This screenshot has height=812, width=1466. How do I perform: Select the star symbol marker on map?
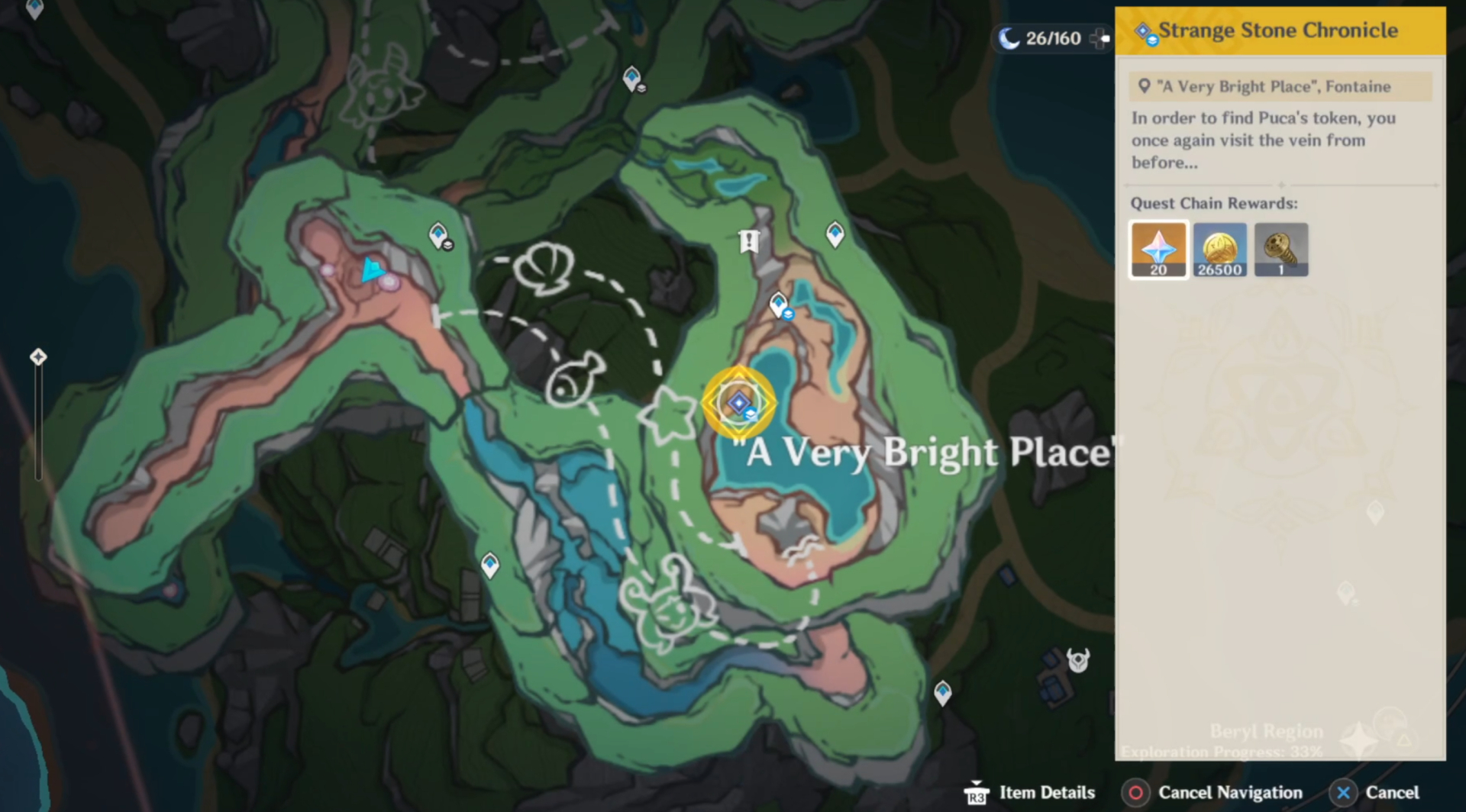coord(670,414)
